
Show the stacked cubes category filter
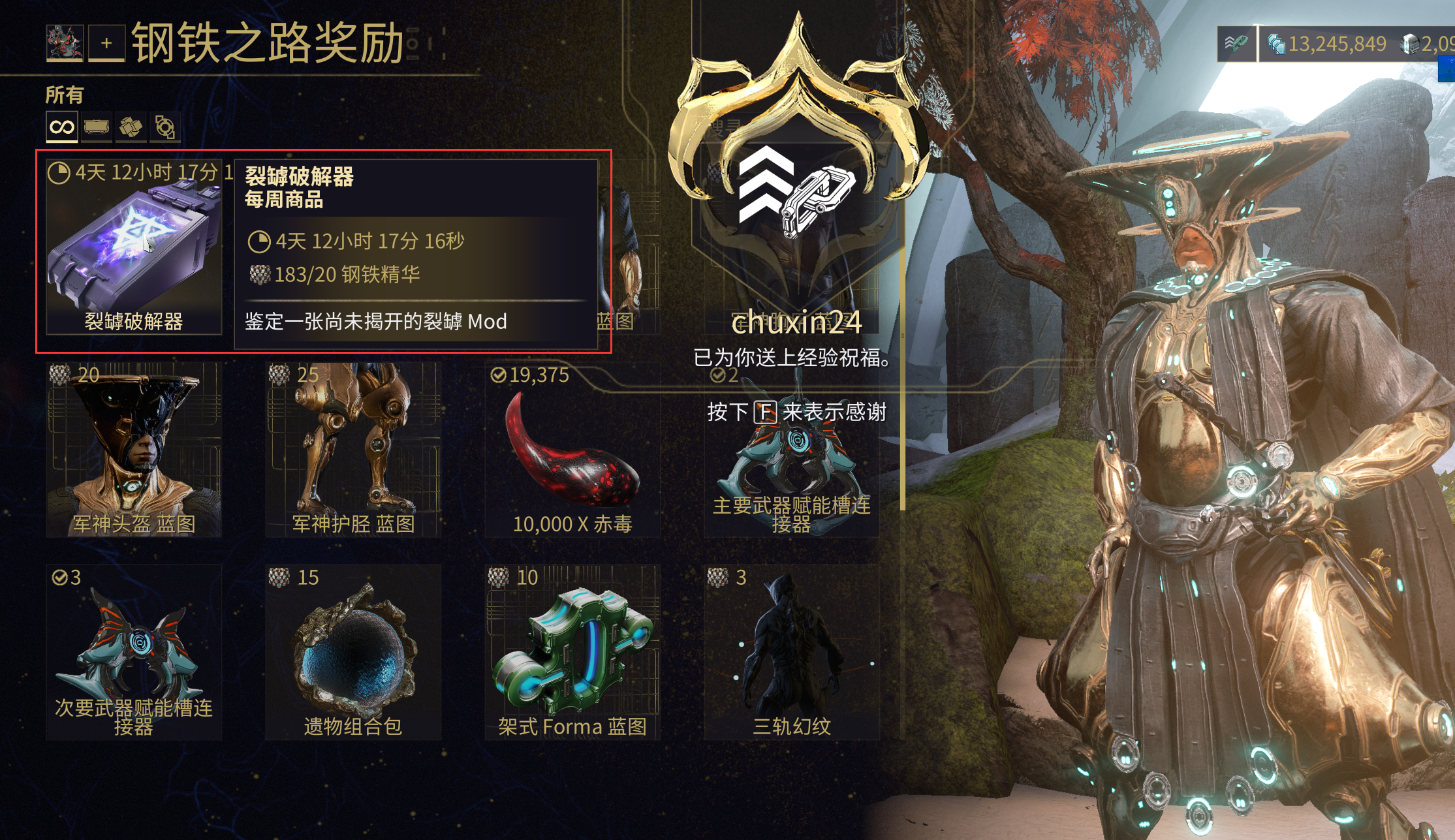[x=131, y=127]
